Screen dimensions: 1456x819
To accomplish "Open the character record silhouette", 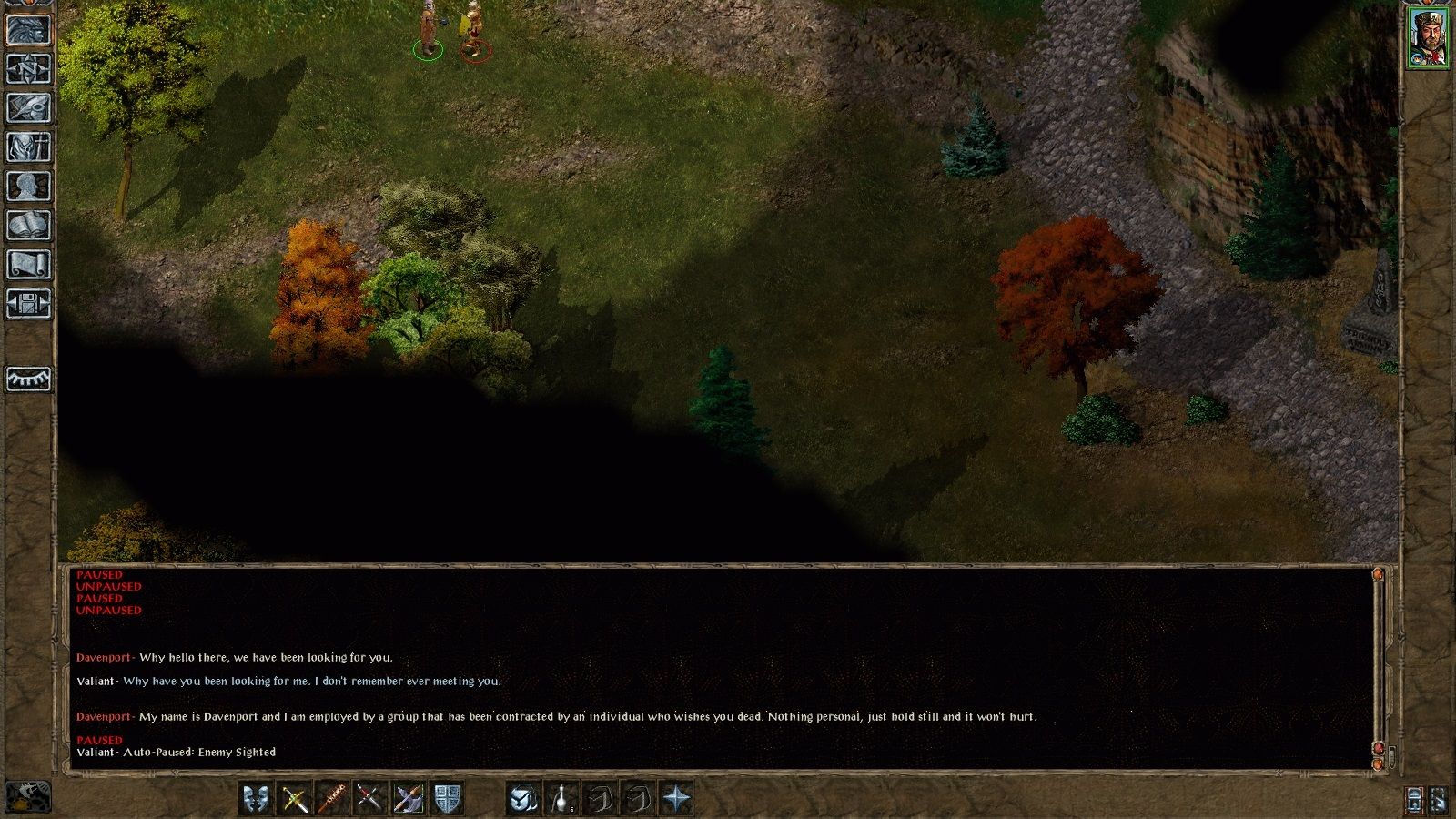I will [28, 187].
